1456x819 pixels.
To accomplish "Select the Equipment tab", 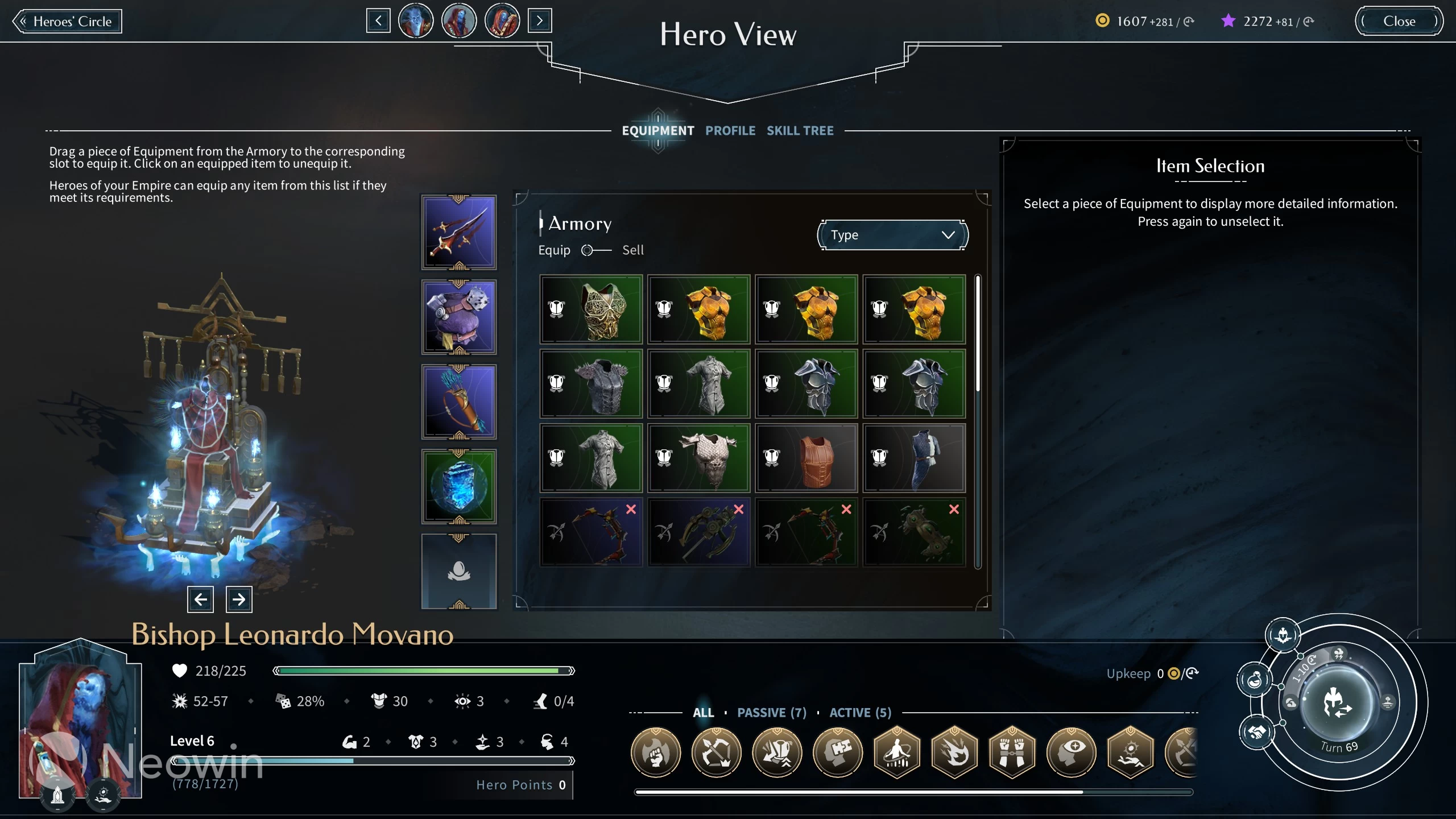I will point(657,131).
